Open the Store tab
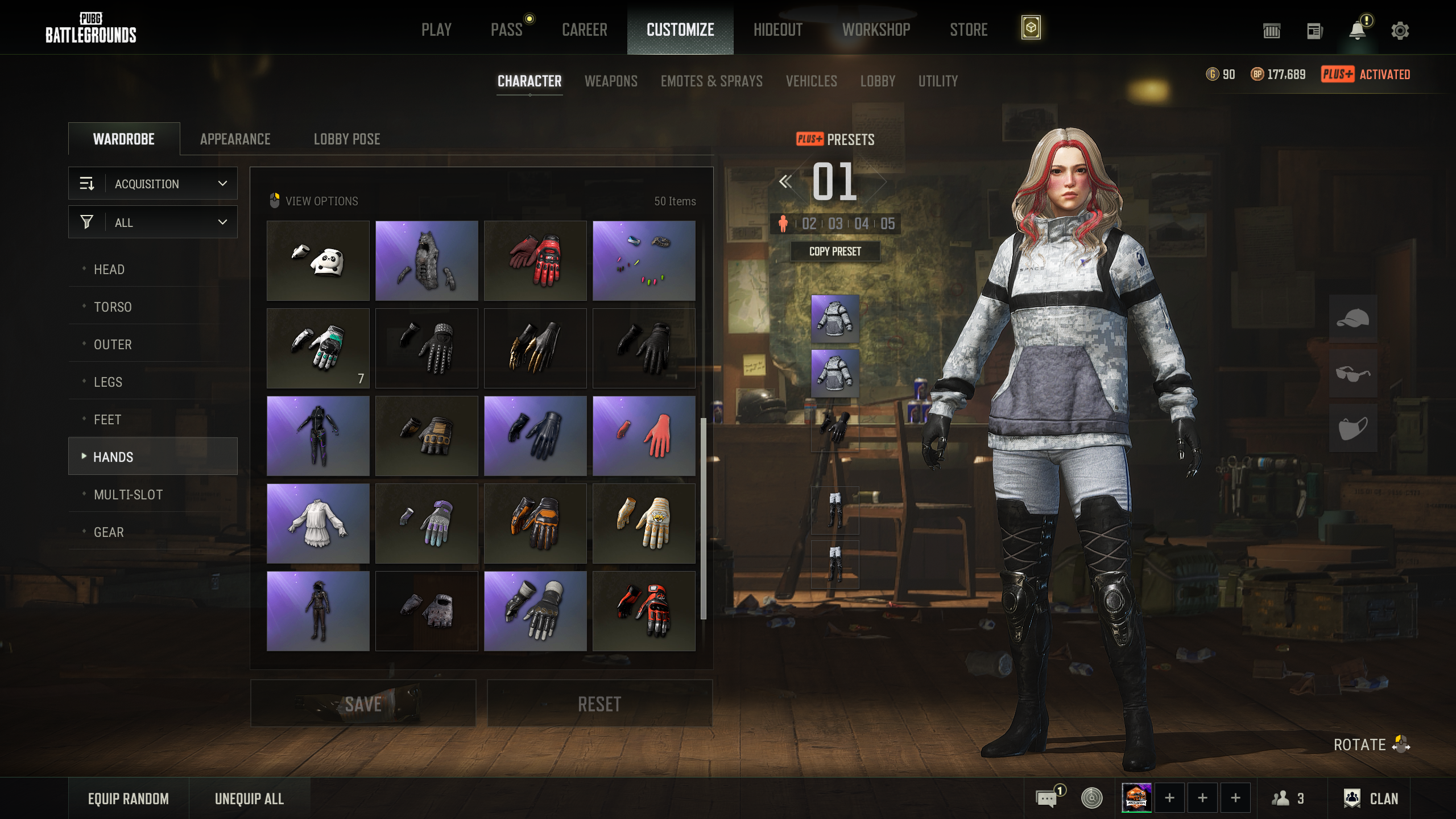This screenshot has height=819, width=1456. 968,30
